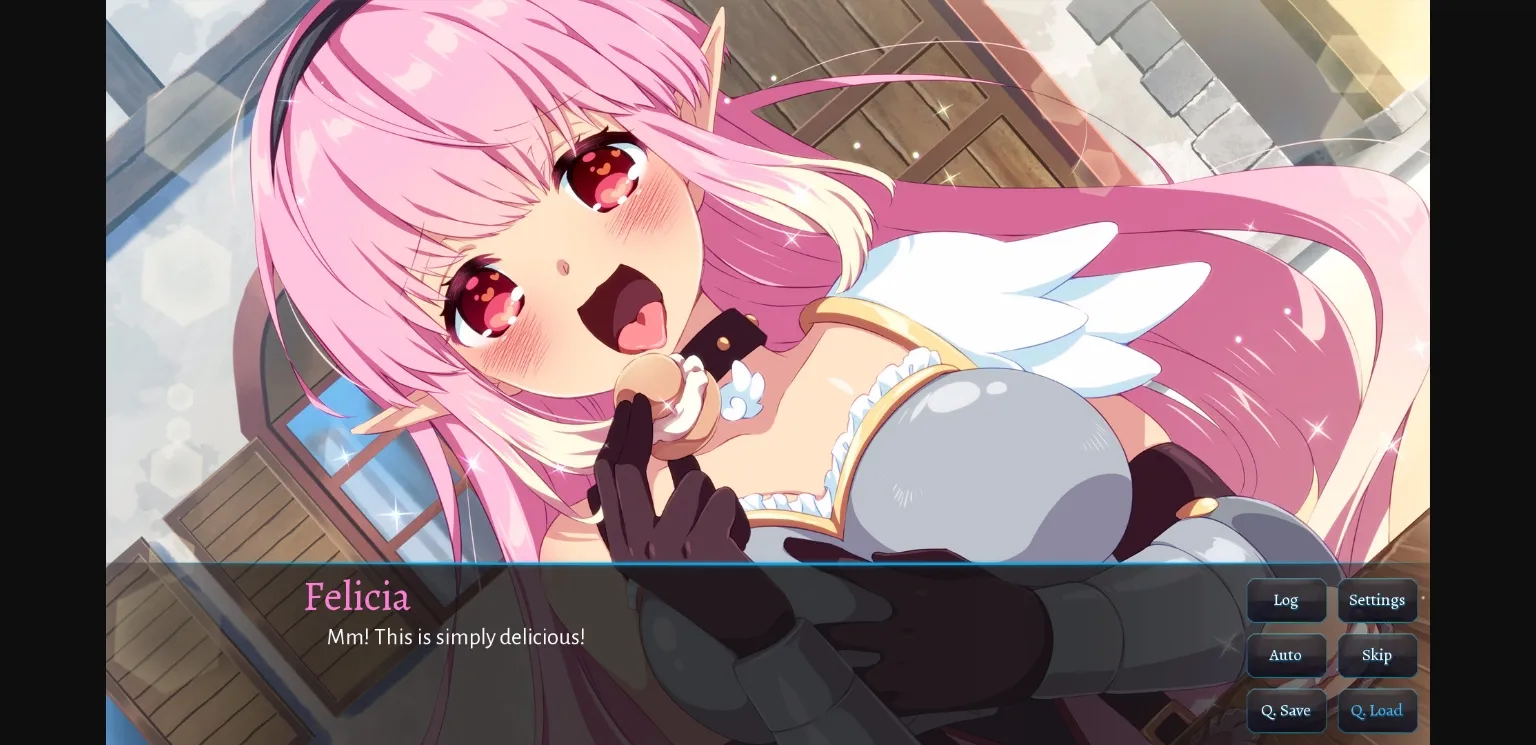Viewport: 1536px width, 745px height.
Task: Quick save using the Q. Save button
Action: (1286, 710)
